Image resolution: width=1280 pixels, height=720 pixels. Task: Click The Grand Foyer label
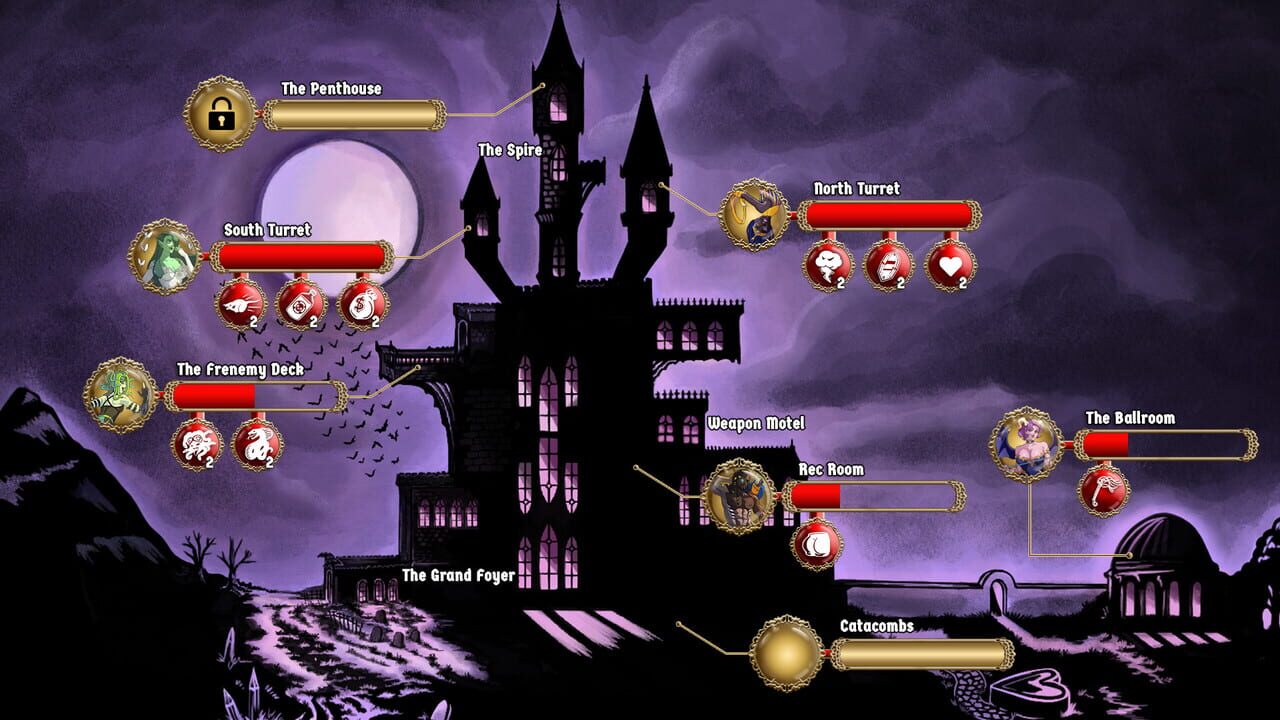point(458,576)
